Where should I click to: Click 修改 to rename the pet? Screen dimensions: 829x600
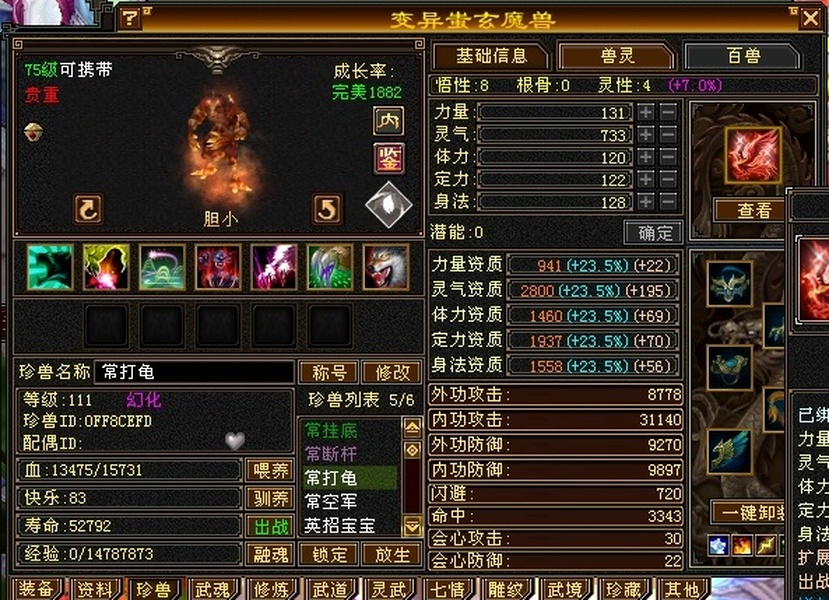click(x=391, y=373)
